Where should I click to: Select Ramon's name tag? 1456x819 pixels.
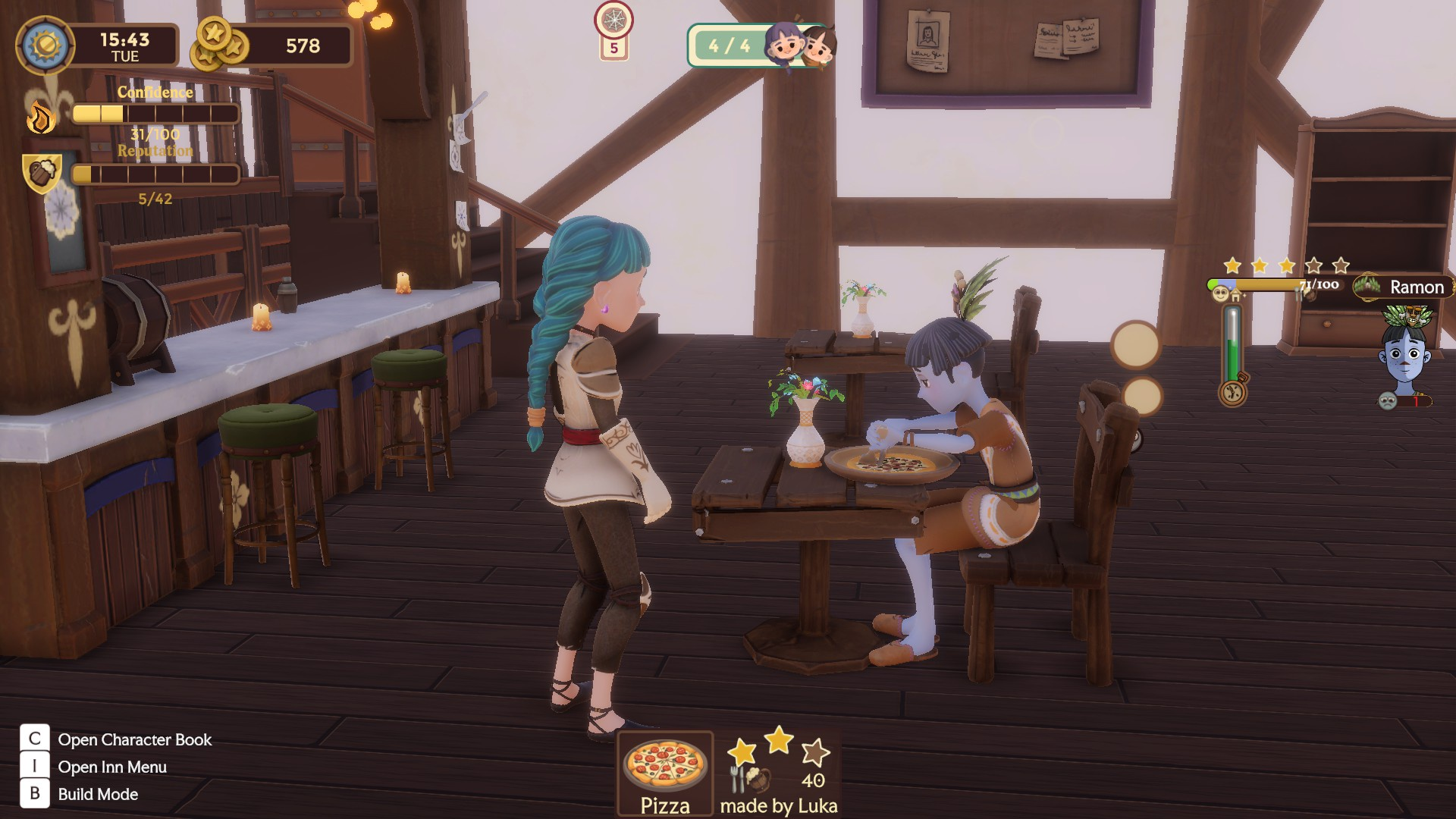coord(1404,287)
